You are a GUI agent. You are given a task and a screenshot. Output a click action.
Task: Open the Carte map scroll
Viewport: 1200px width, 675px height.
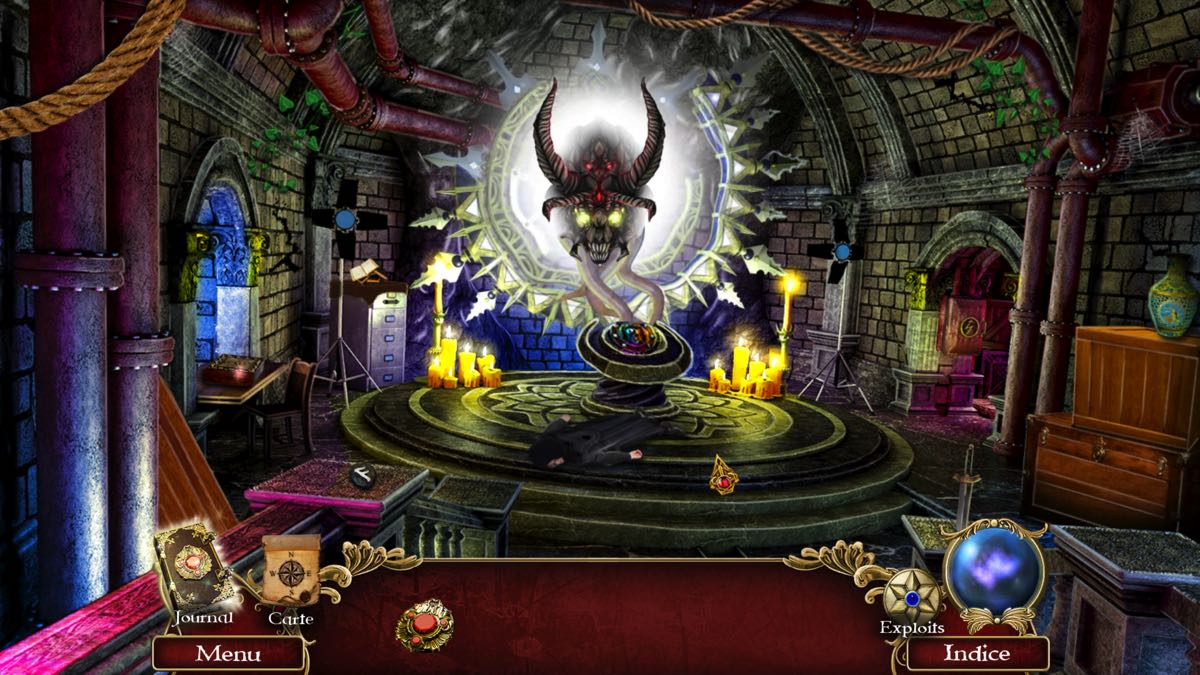pos(291,573)
